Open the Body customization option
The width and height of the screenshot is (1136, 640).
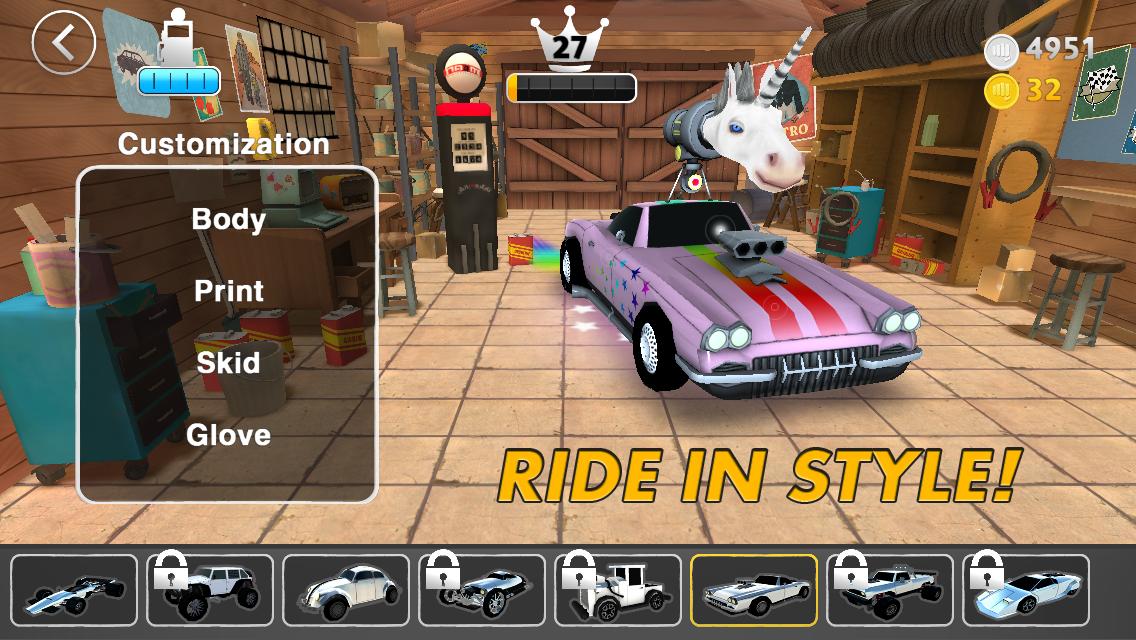click(x=228, y=219)
